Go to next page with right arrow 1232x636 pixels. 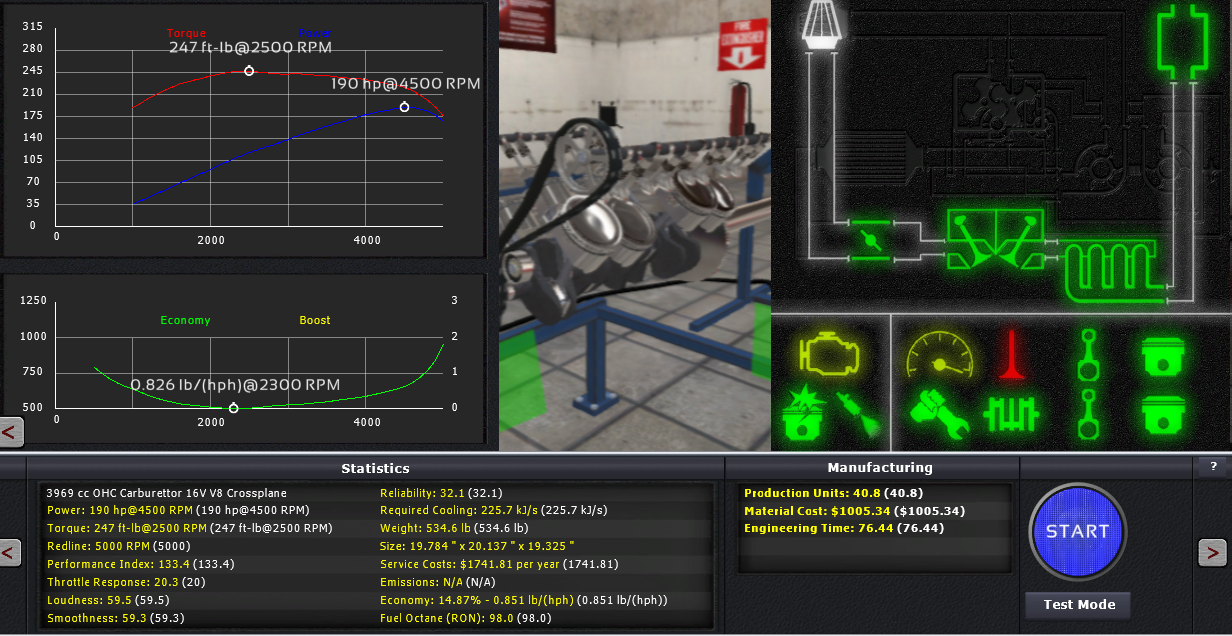1212,552
